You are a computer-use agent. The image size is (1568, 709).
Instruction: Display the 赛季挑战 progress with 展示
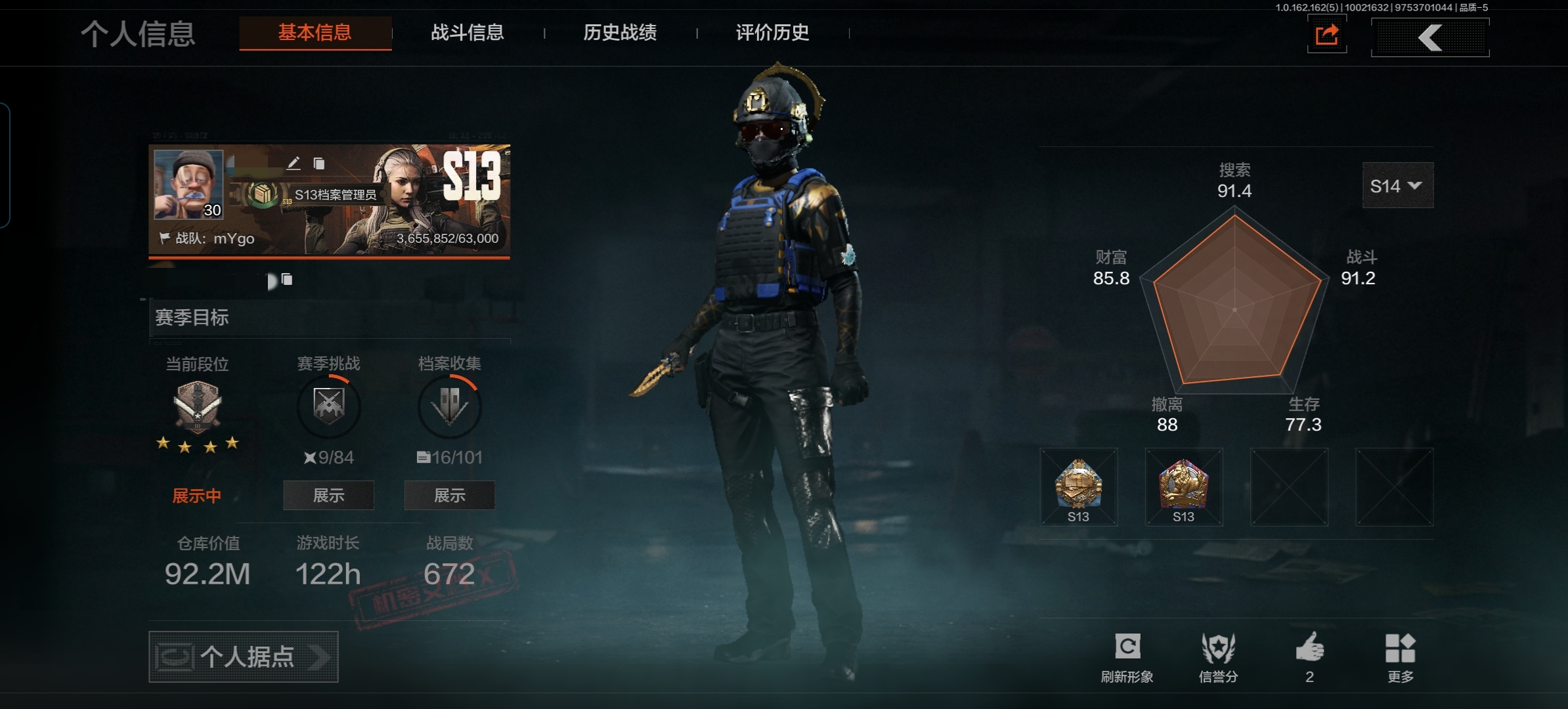click(x=328, y=496)
